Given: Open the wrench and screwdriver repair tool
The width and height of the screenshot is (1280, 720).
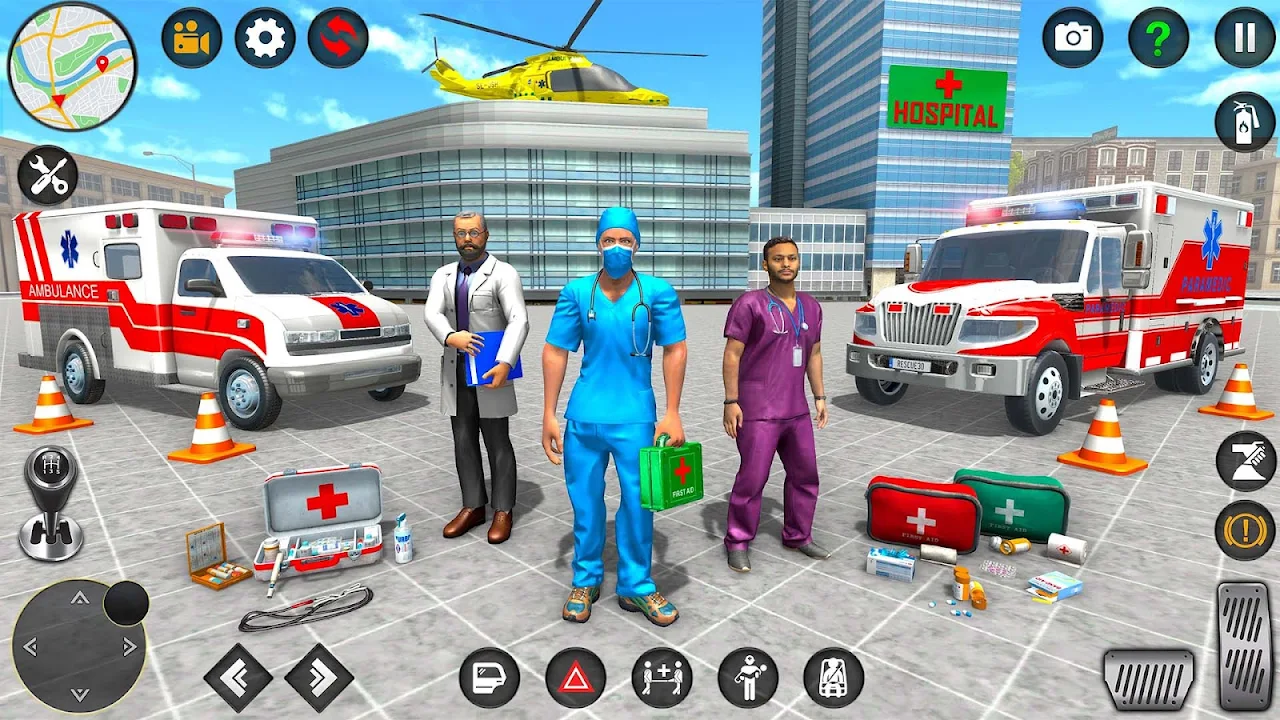Looking at the screenshot, I should pos(47,176).
